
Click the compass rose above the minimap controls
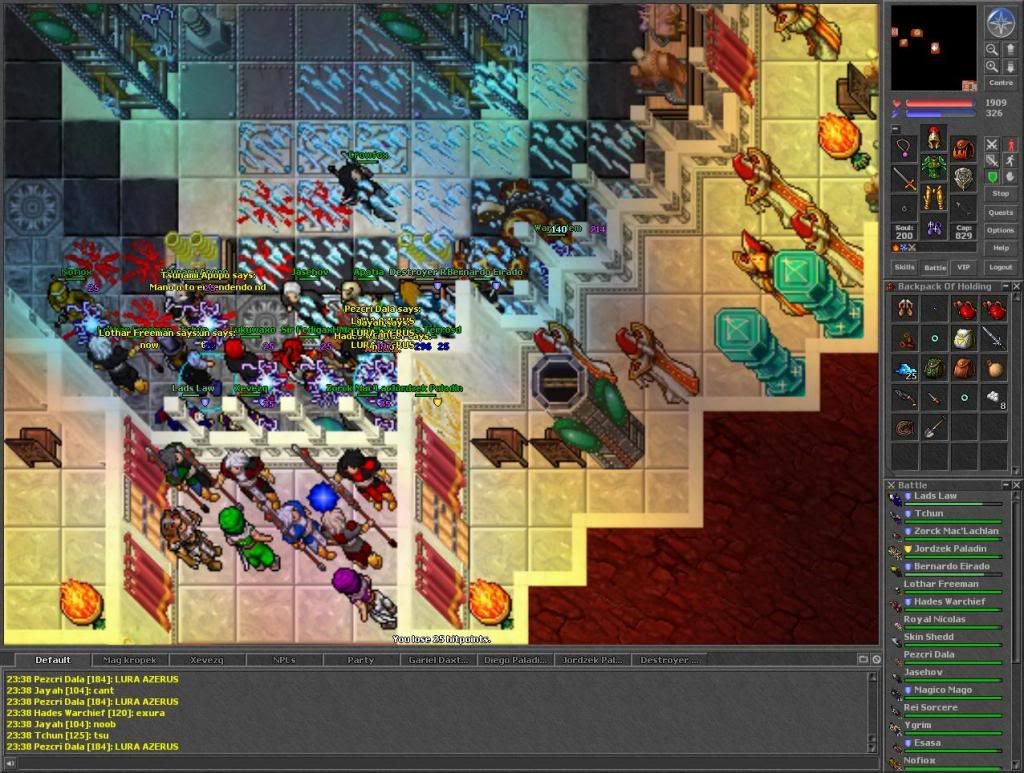[1000, 20]
